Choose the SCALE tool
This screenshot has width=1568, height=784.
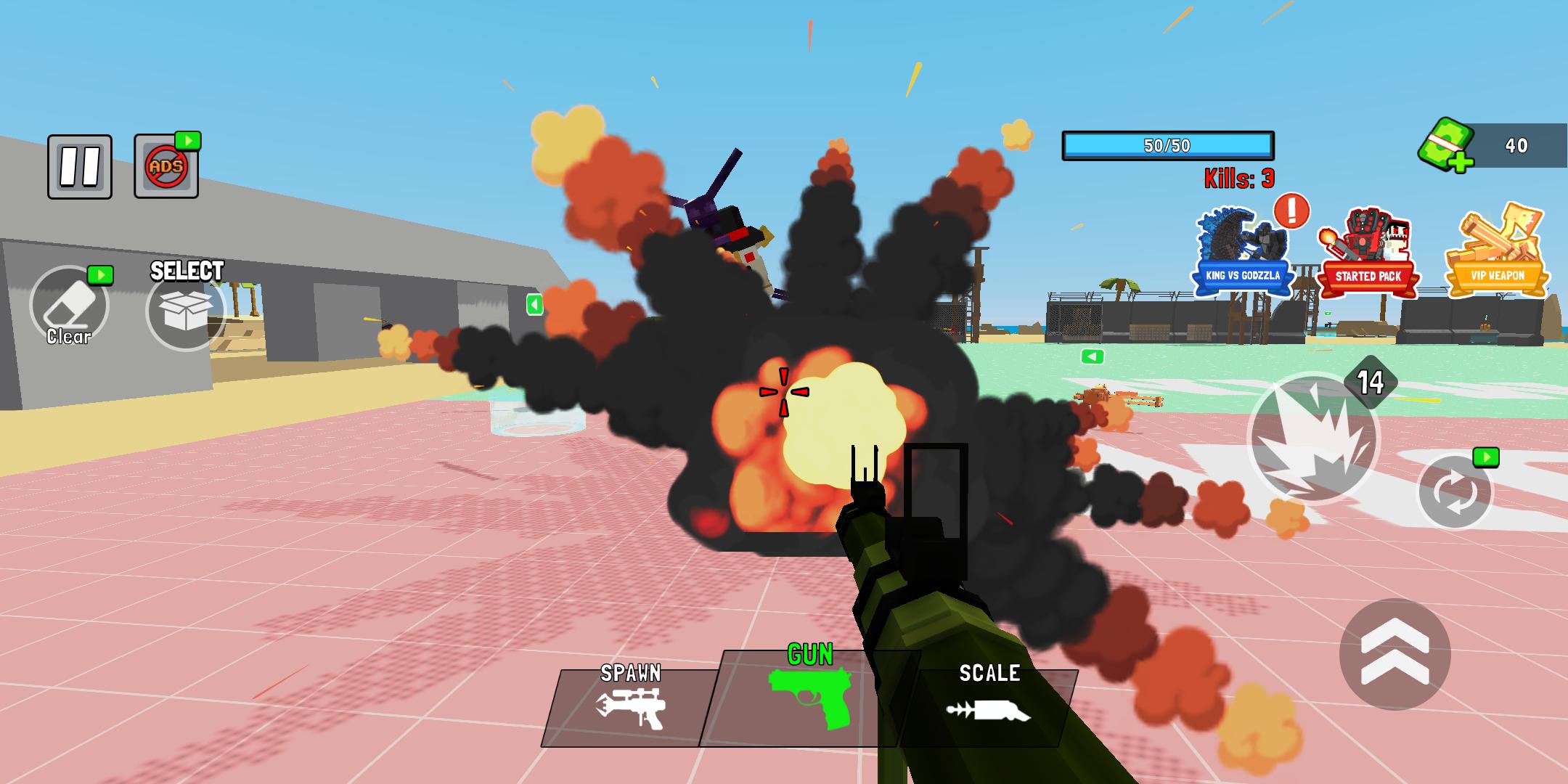[989, 706]
